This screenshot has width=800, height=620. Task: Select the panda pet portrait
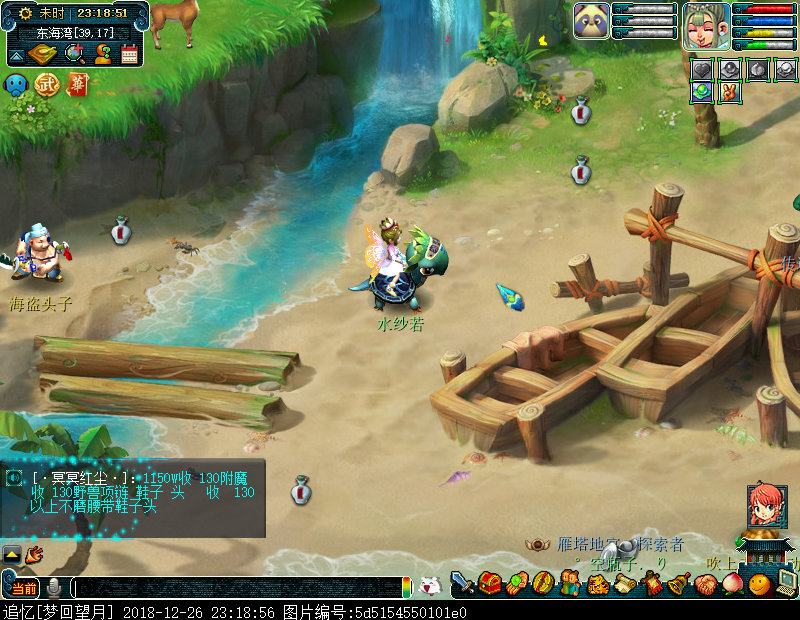coord(591,20)
